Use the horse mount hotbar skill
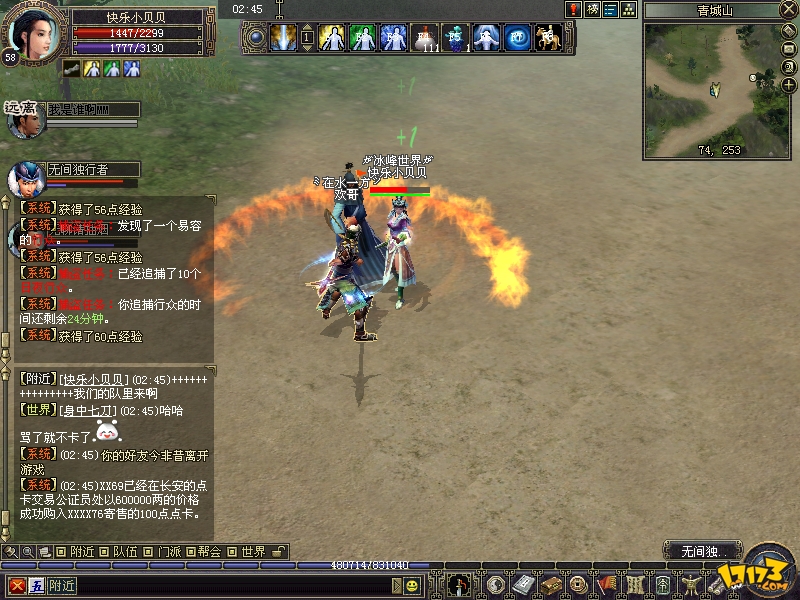Image resolution: width=800 pixels, height=600 pixels. (x=546, y=38)
